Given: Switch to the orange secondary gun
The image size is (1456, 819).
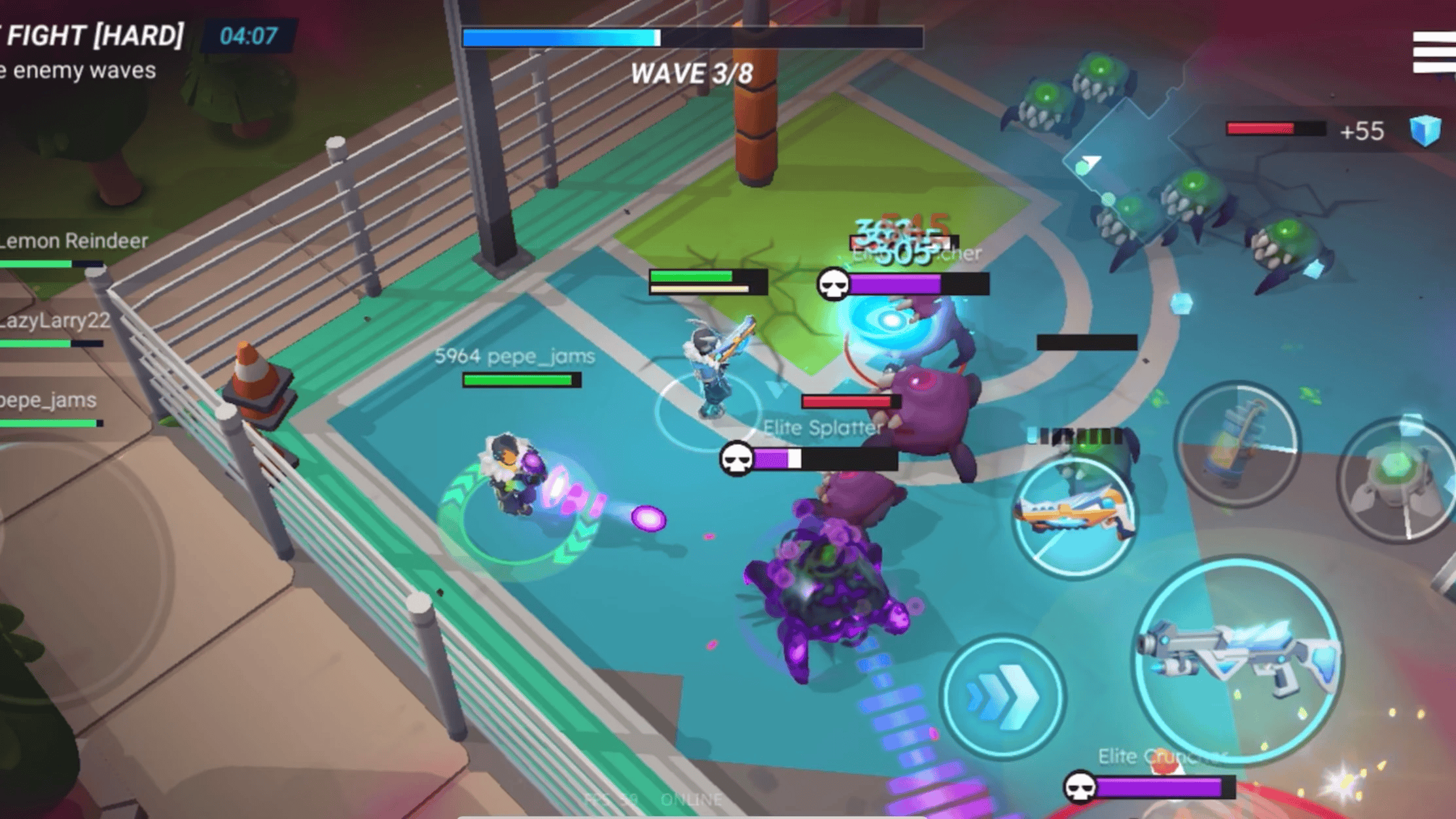Looking at the screenshot, I should tap(1073, 515).
